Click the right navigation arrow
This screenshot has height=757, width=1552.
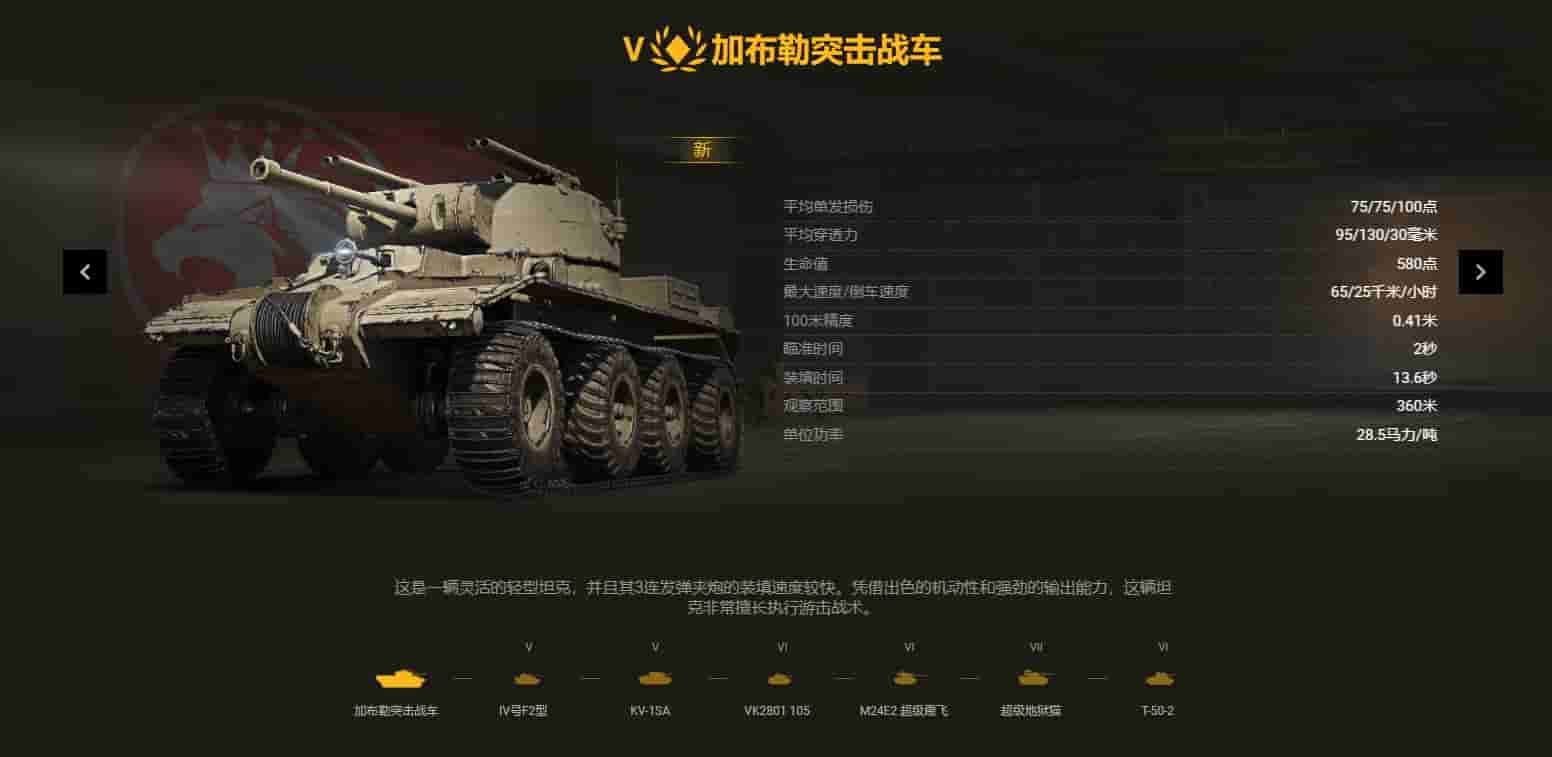point(1479,271)
